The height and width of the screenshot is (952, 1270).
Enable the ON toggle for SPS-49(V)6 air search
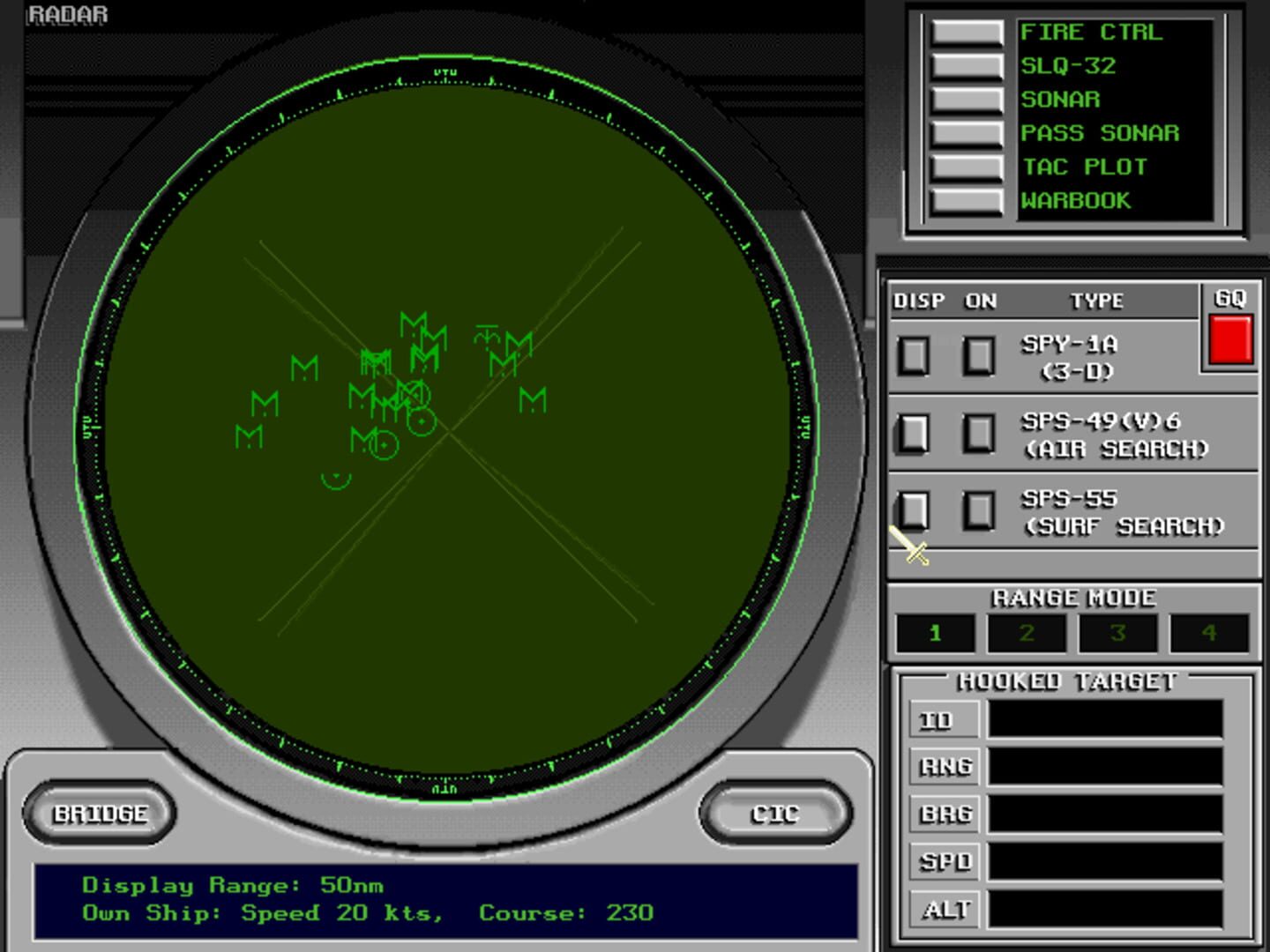979,435
